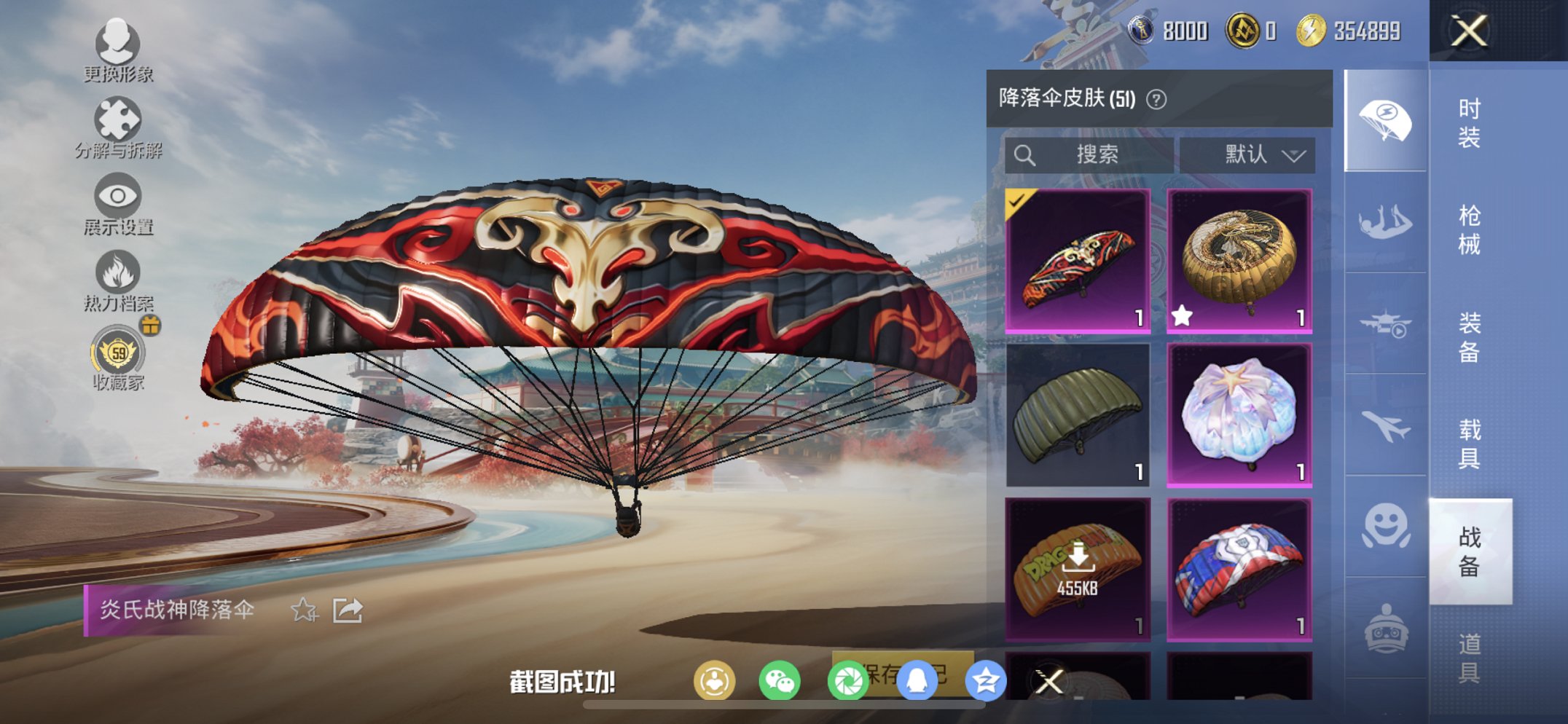Open parachute skin help via question mark
This screenshot has width=1568, height=724.
1156,98
